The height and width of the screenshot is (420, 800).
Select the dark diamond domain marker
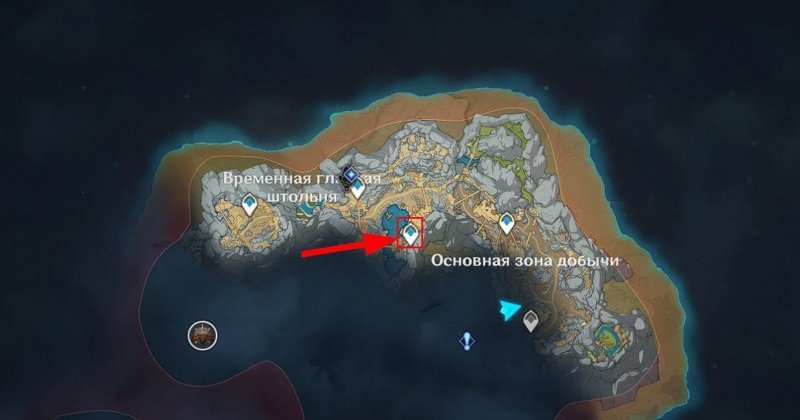(350, 176)
